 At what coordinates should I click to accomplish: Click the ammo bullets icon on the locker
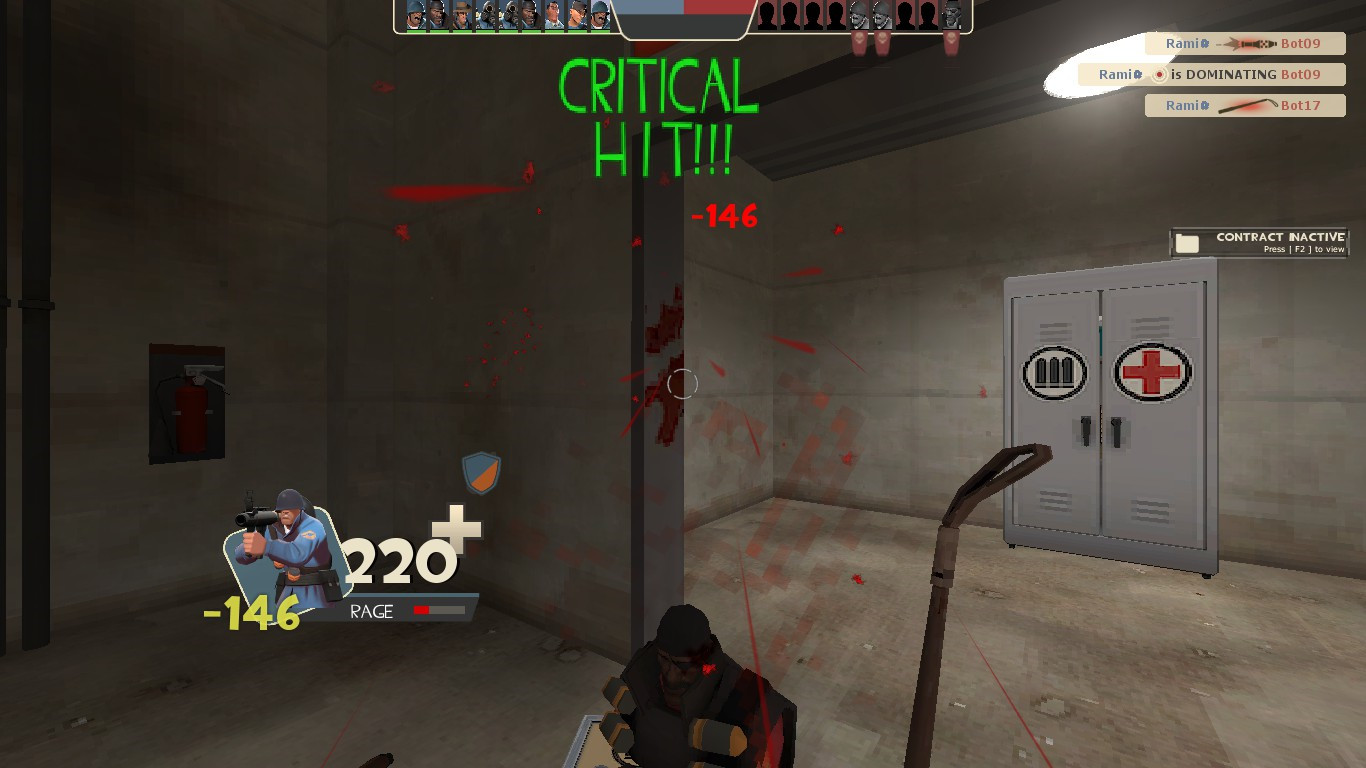pyautogui.click(x=1055, y=372)
